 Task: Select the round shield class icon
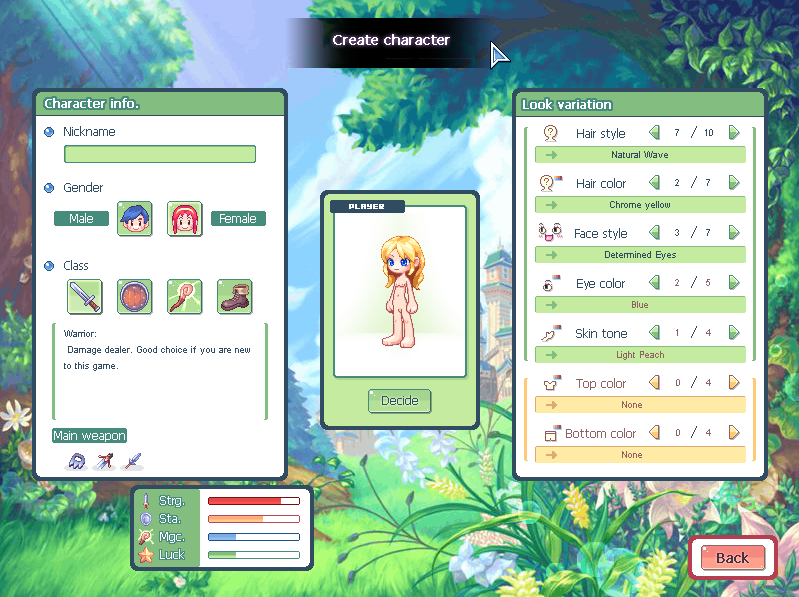[134, 297]
